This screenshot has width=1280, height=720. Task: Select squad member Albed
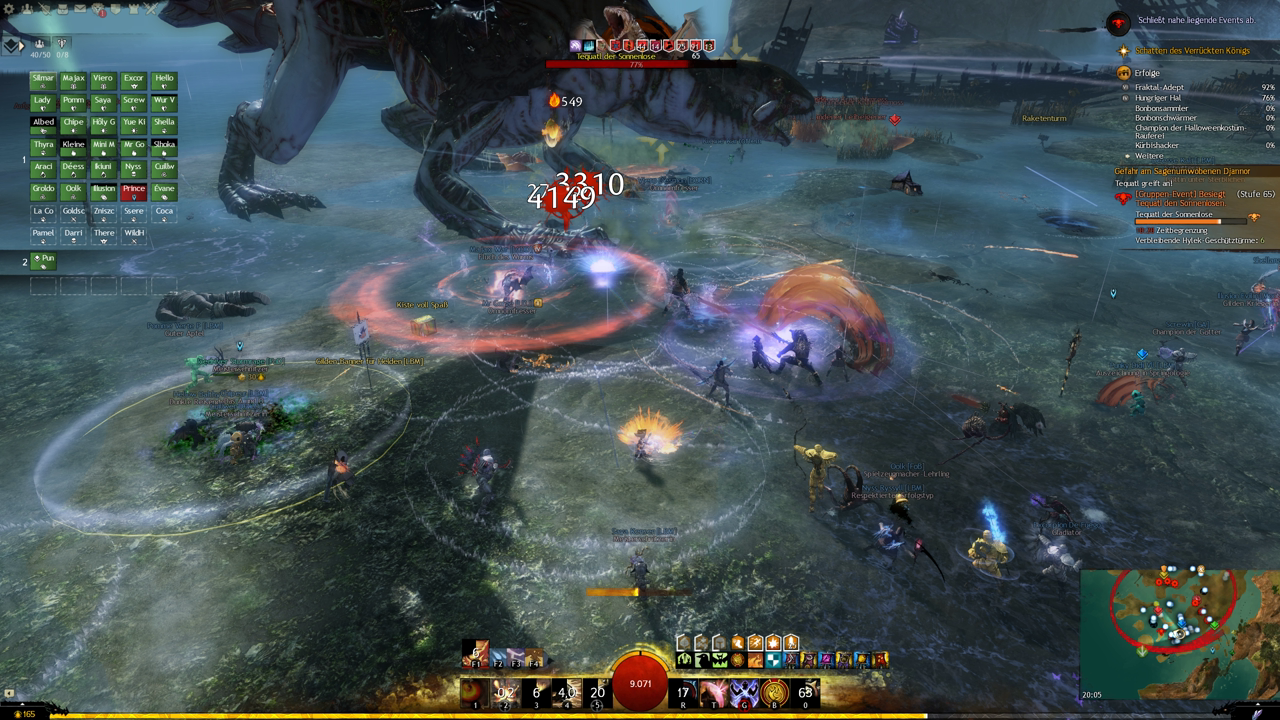point(43,125)
